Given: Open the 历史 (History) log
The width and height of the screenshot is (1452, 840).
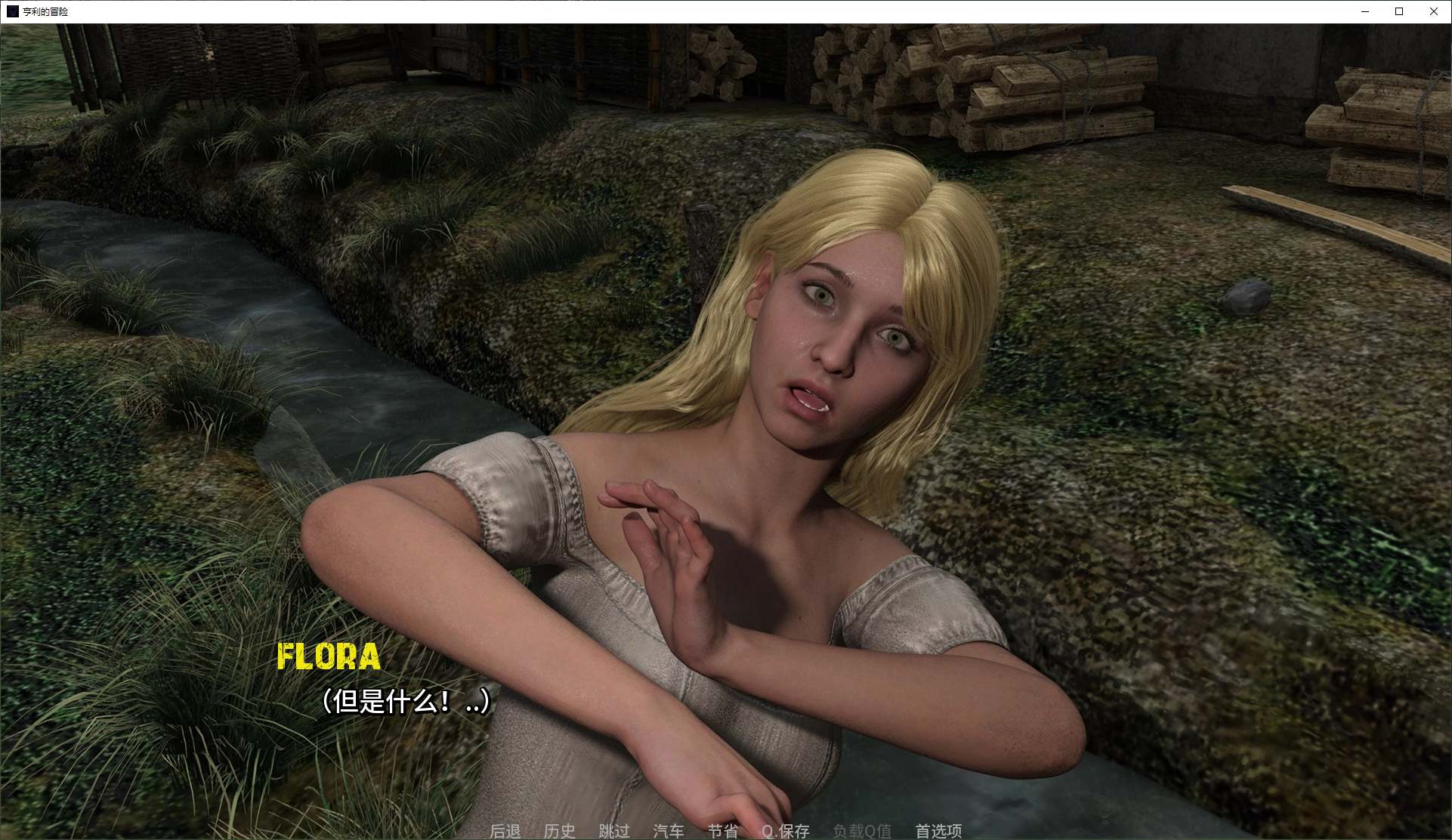Looking at the screenshot, I should tap(559, 830).
